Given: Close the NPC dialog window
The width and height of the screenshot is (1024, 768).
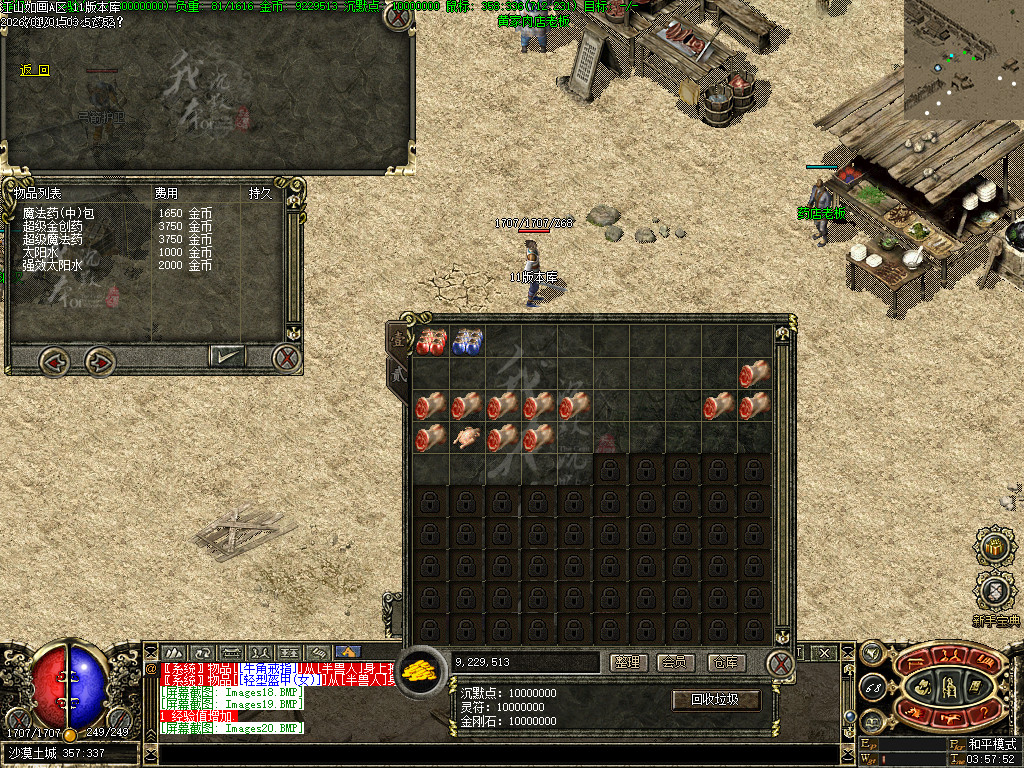Looking at the screenshot, I should tap(398, 17).
